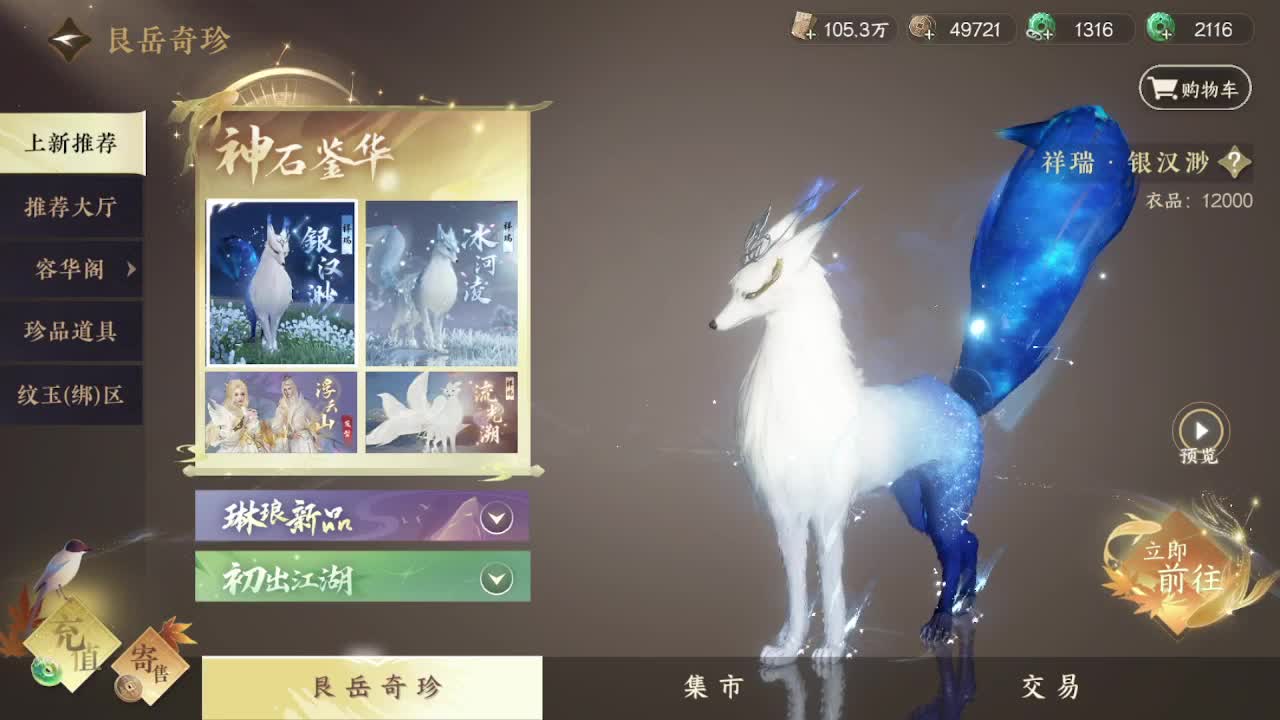
Task: Open the 购物车 shopping cart
Action: (1196, 87)
